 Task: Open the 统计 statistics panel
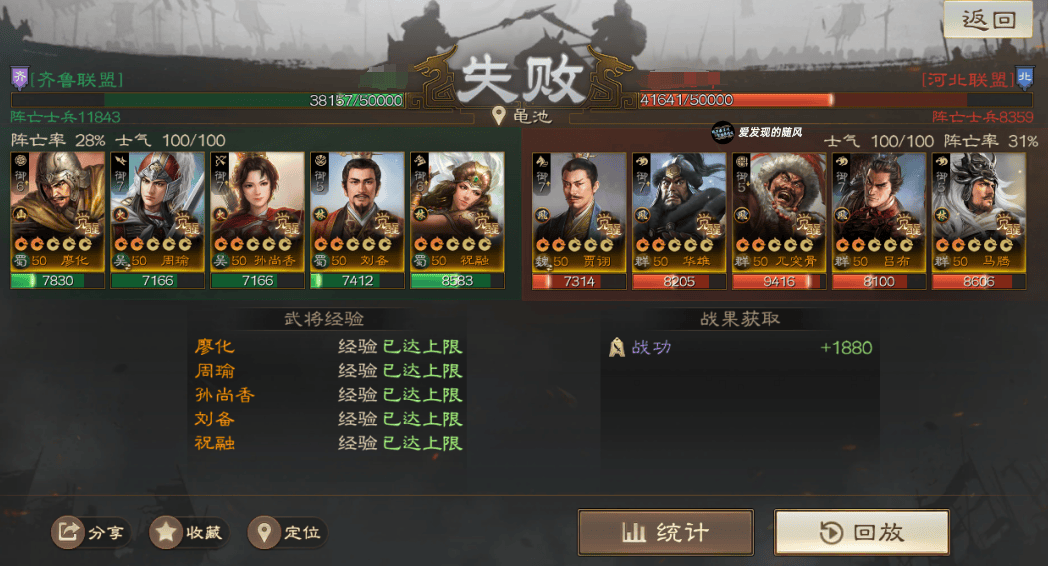pyautogui.click(x=665, y=532)
